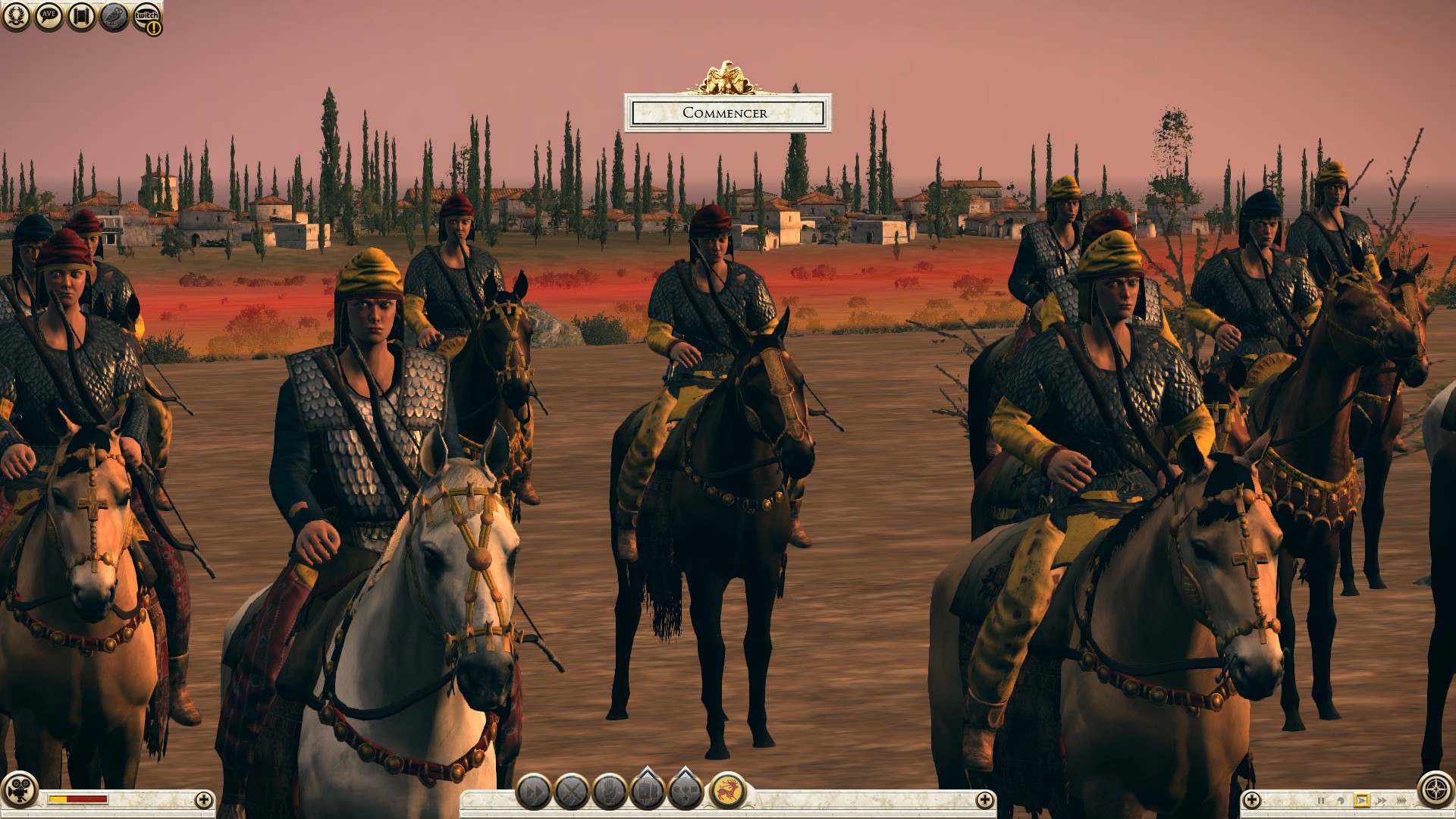Click the owl advisor icon
The image size is (1456, 819).
tap(114, 16)
